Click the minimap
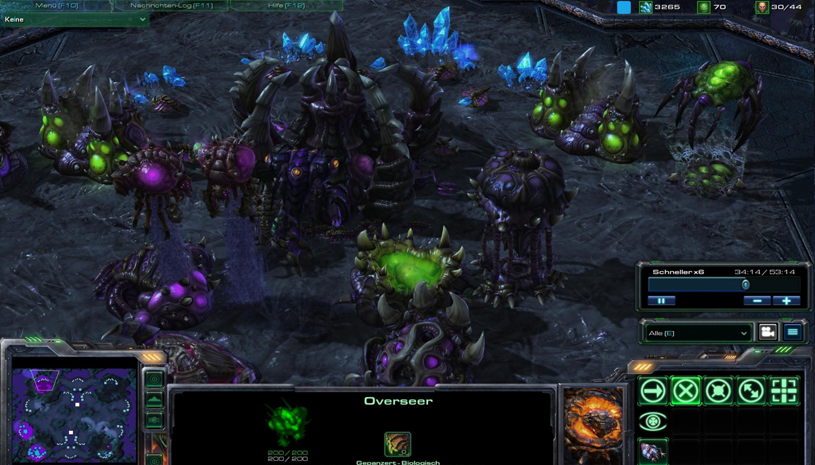Screen dimensions: 815x465 (74, 414)
